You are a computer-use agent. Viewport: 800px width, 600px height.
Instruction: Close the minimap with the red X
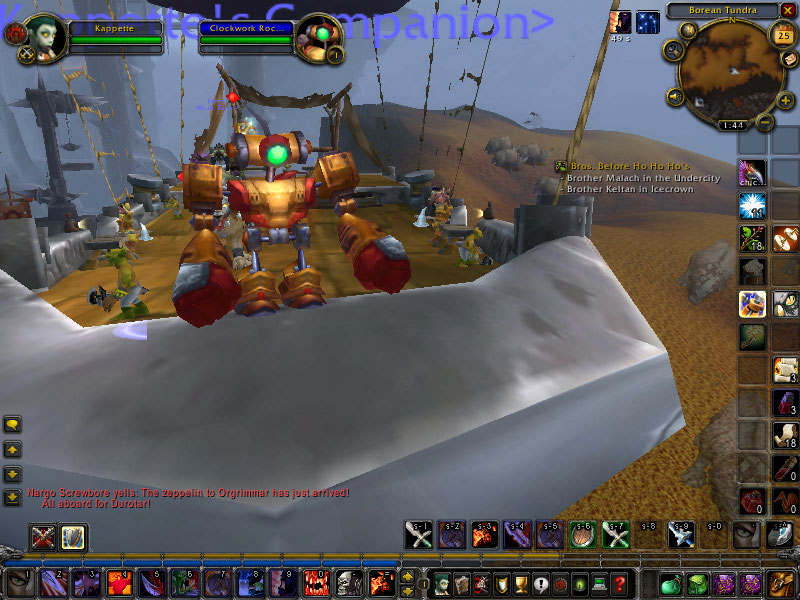pyautogui.click(x=787, y=10)
